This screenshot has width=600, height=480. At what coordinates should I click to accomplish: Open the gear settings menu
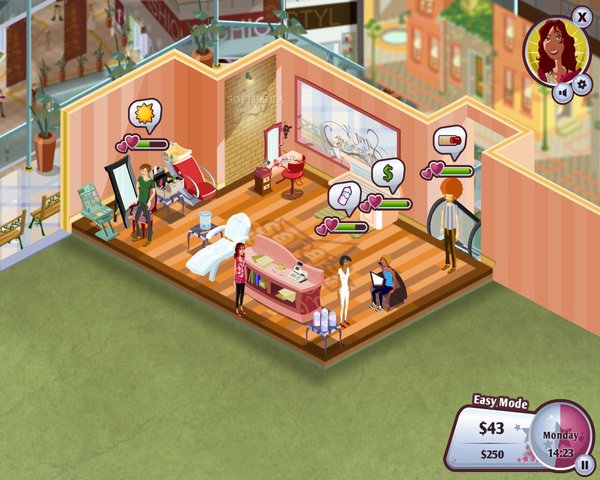pyautogui.click(x=579, y=92)
